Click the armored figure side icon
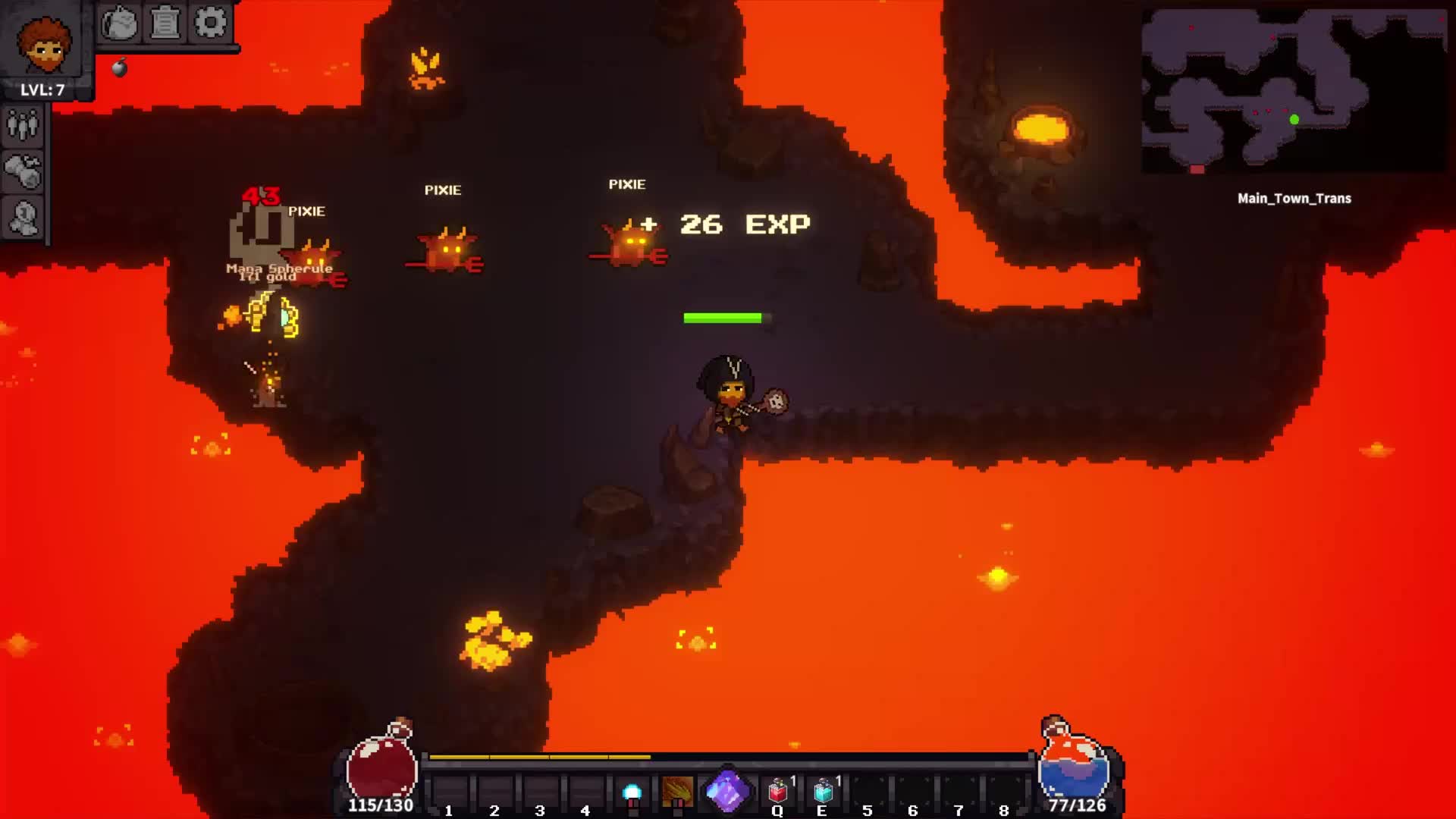Viewport: 1456px width, 819px height. [23, 219]
